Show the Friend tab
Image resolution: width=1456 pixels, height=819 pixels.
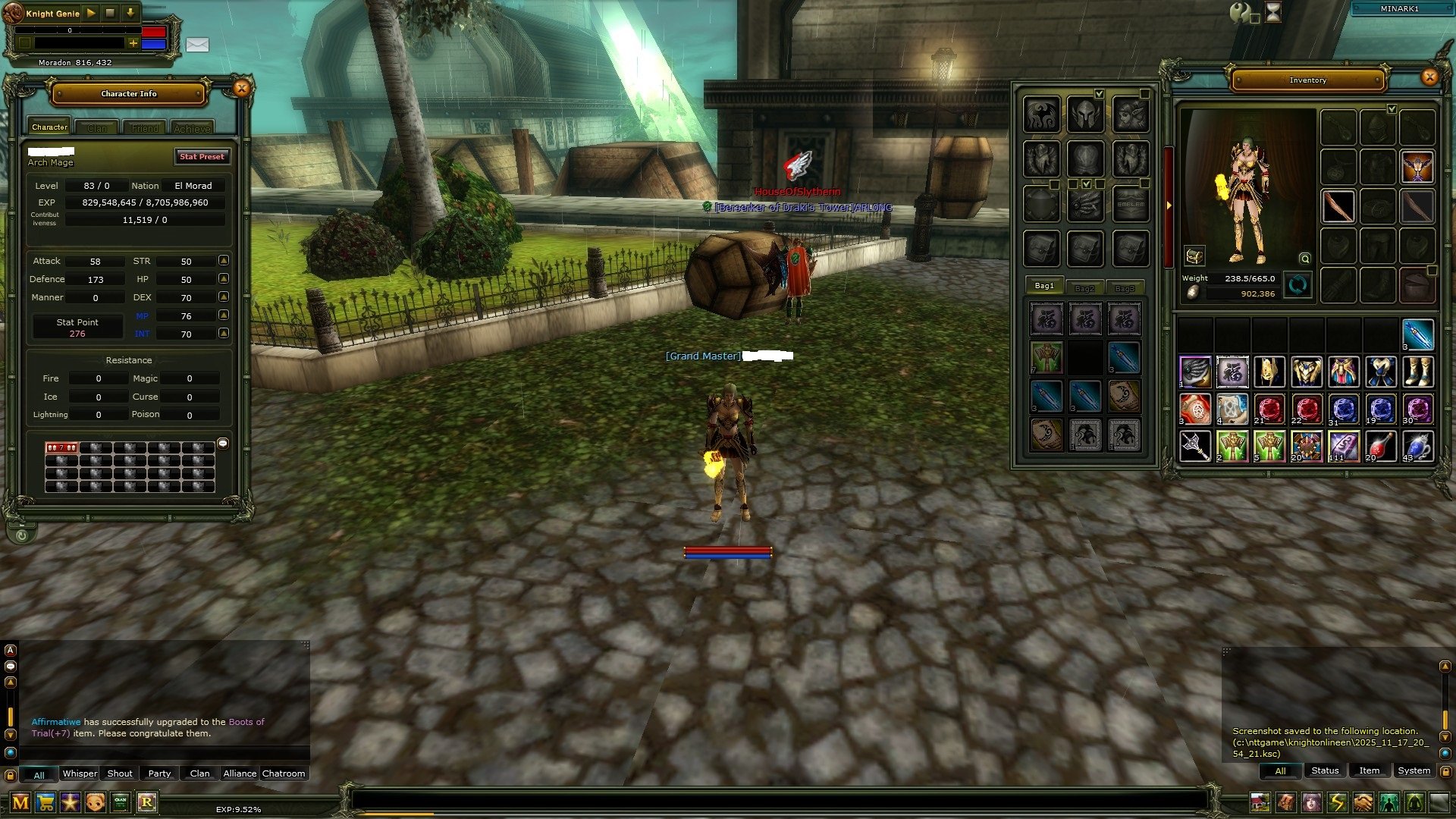tap(145, 128)
